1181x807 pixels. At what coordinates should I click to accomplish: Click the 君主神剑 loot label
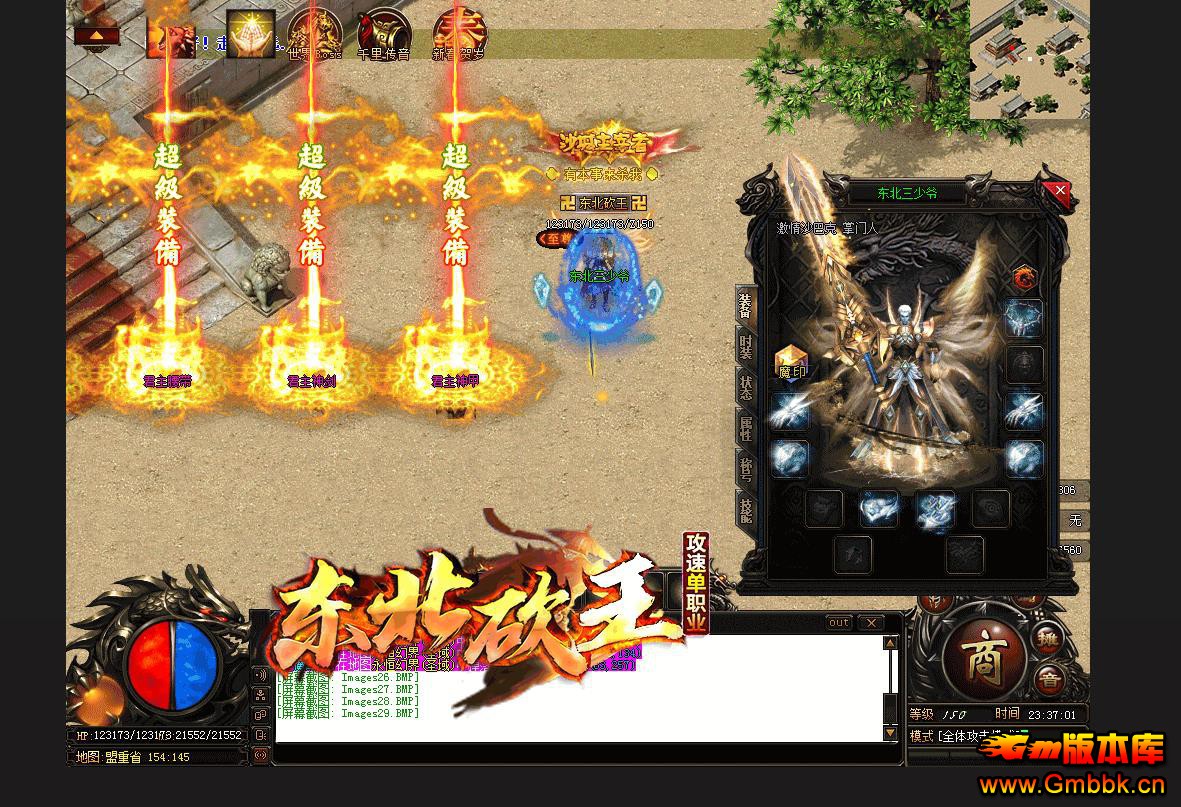point(309,381)
